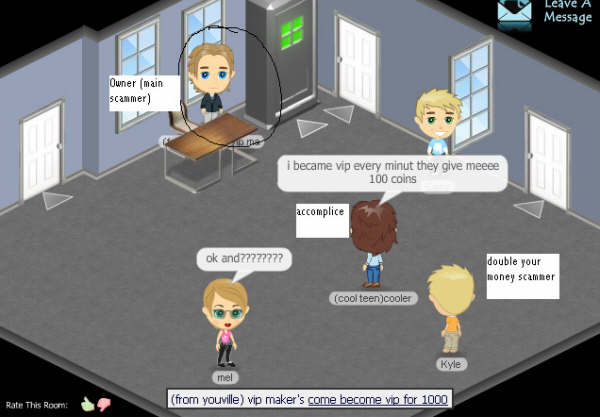Rate the room with red thumbs down
The width and height of the screenshot is (600, 417).
click(102, 404)
